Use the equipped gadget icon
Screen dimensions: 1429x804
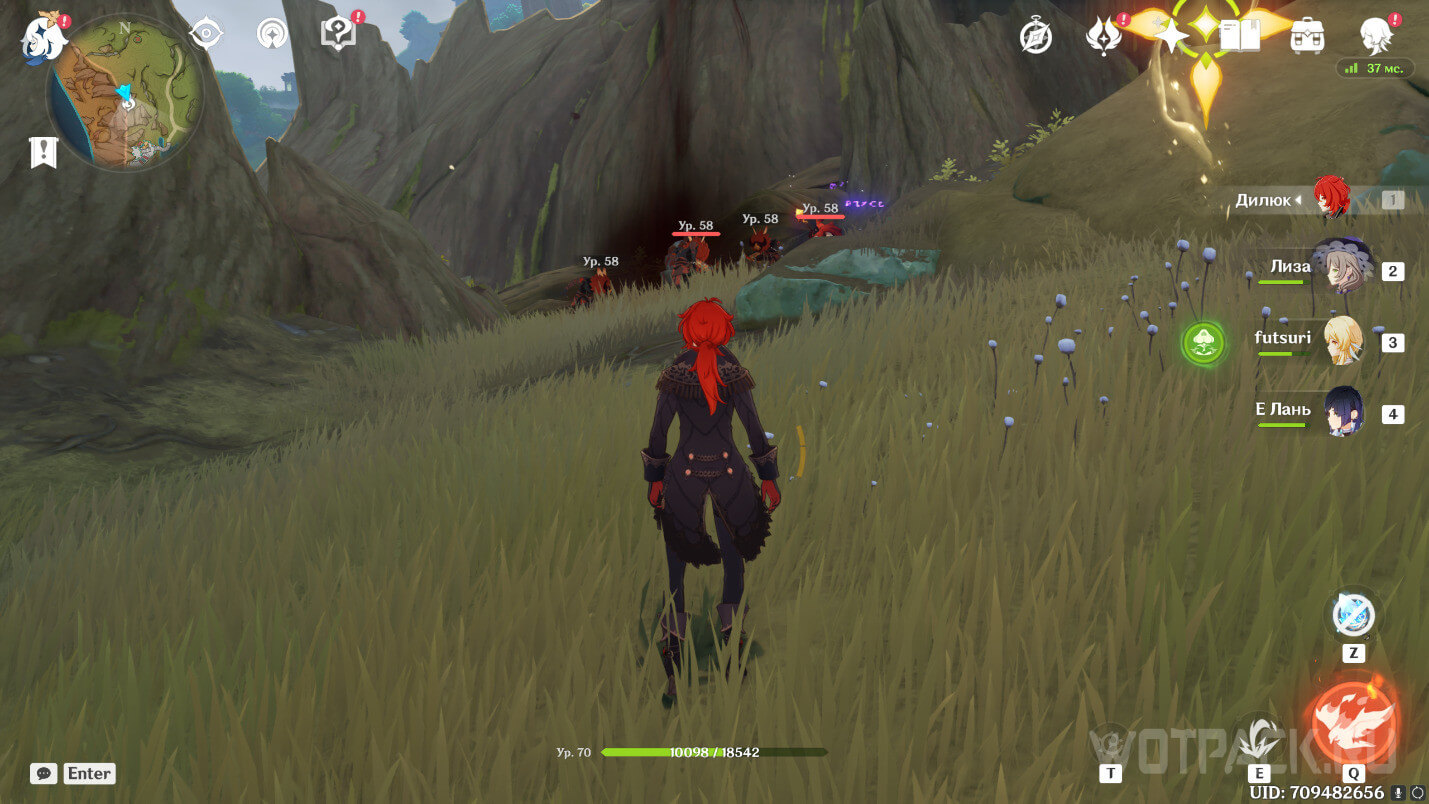1353,615
